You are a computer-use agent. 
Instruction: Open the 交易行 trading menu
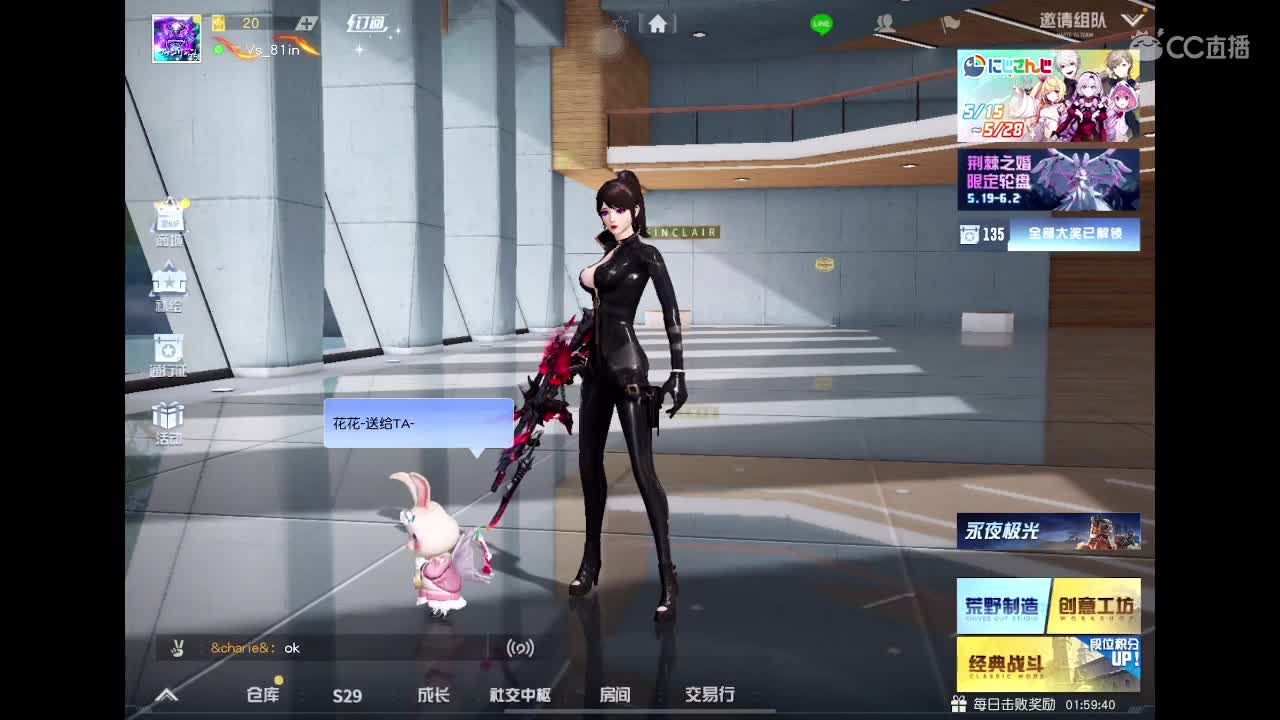(x=709, y=695)
